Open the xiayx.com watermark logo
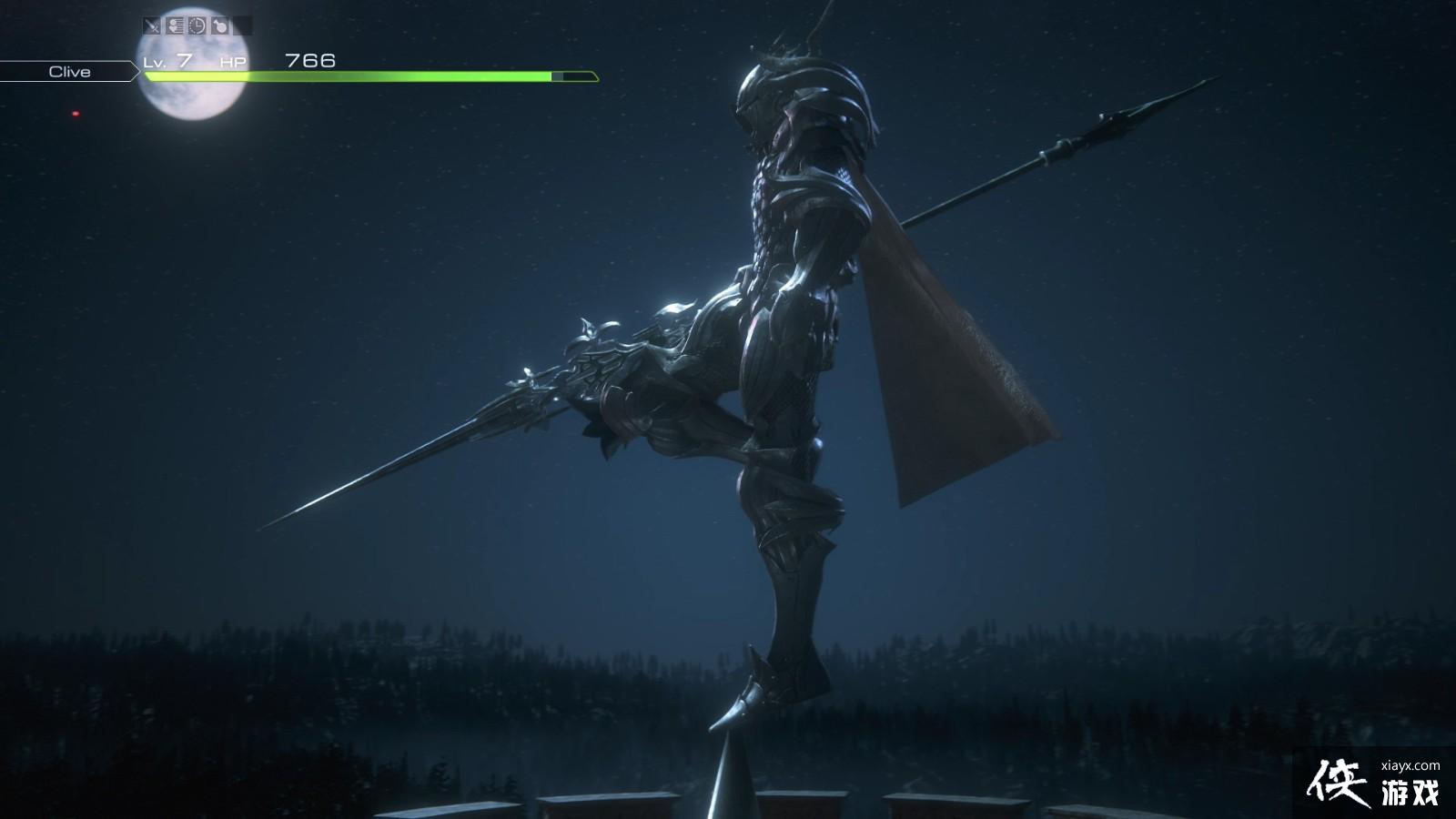1456x819 pixels. (x=1374, y=783)
